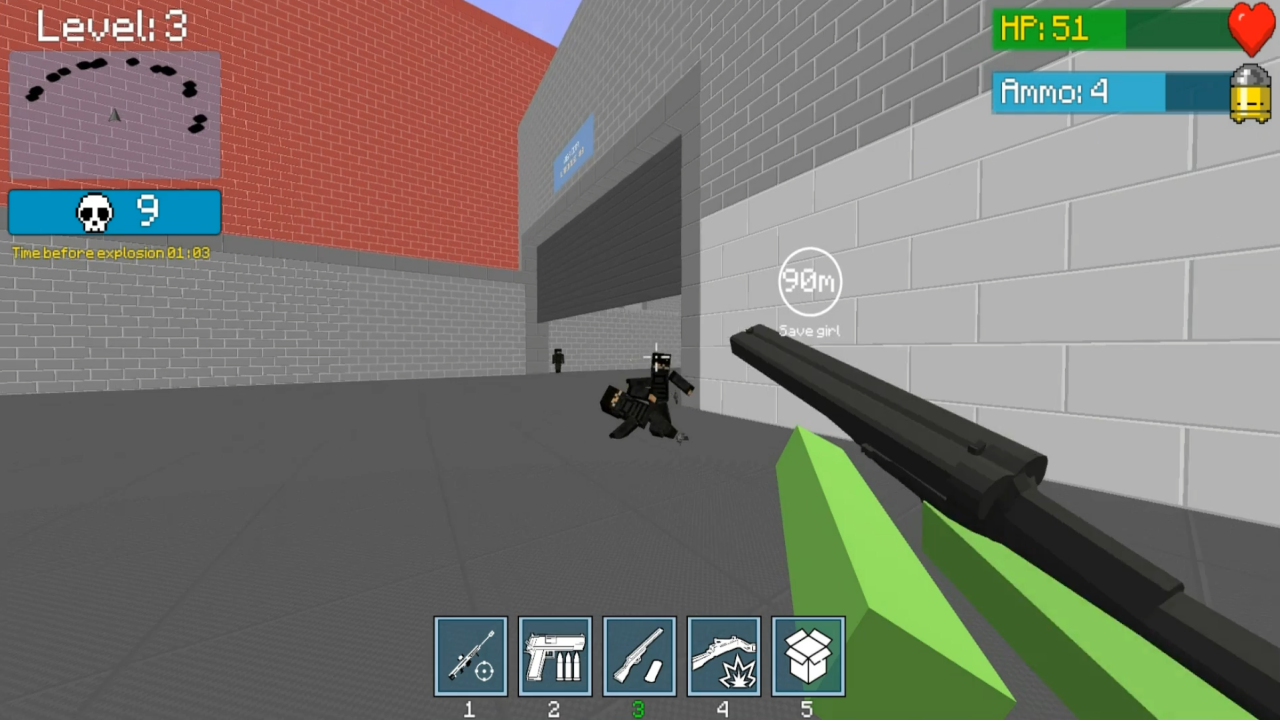Viewport: 1280px width, 720px height.
Task: Click the player arrow on the radar
Action: [x=114, y=116]
